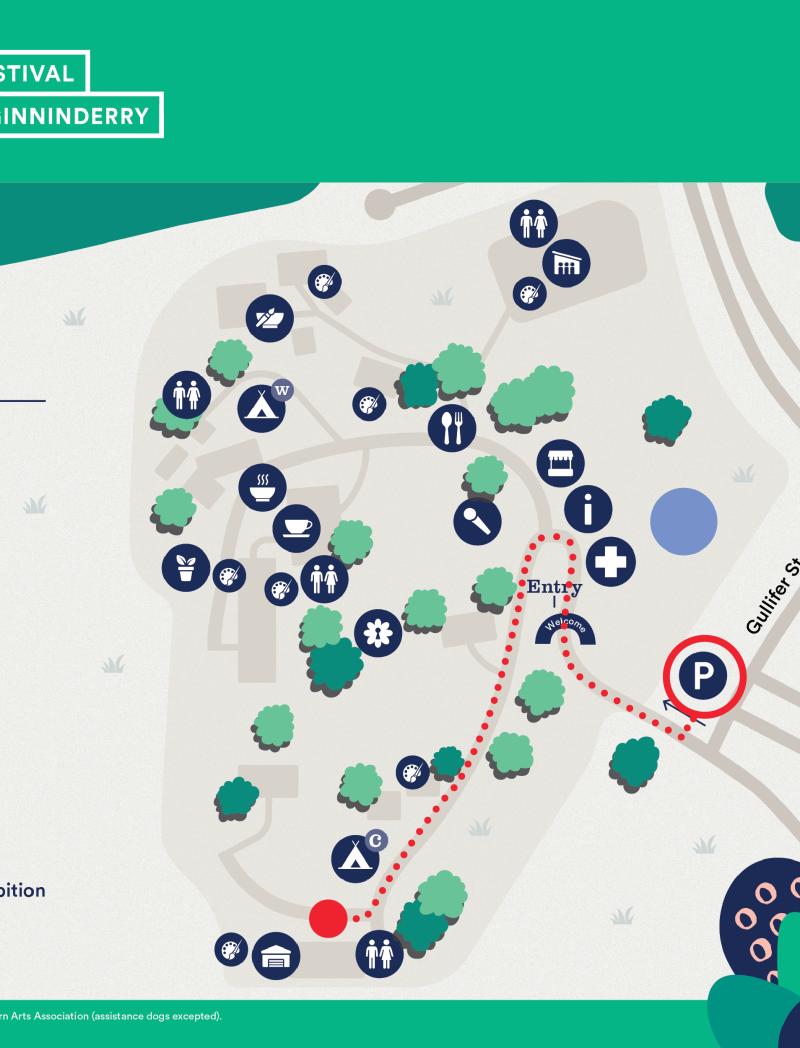Select the coffee cup marker
This screenshot has height=1048, width=800.
[297, 527]
